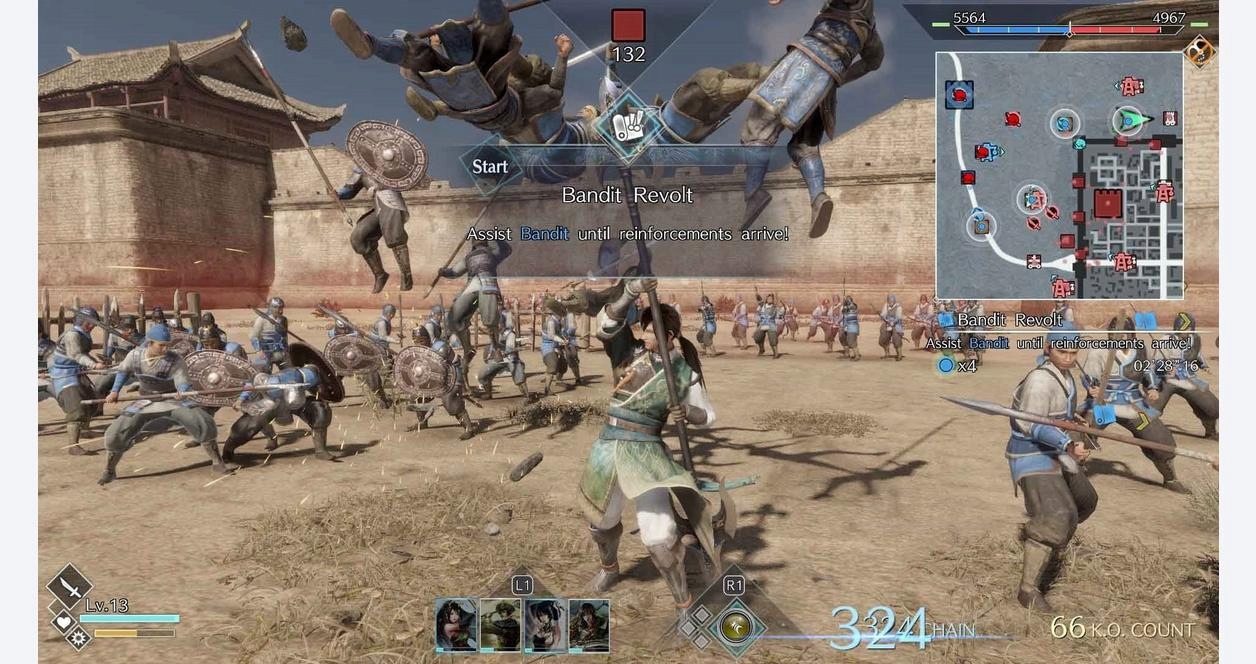Click the Bandit Revolt mission banner
The image size is (1256, 664).
point(627,195)
